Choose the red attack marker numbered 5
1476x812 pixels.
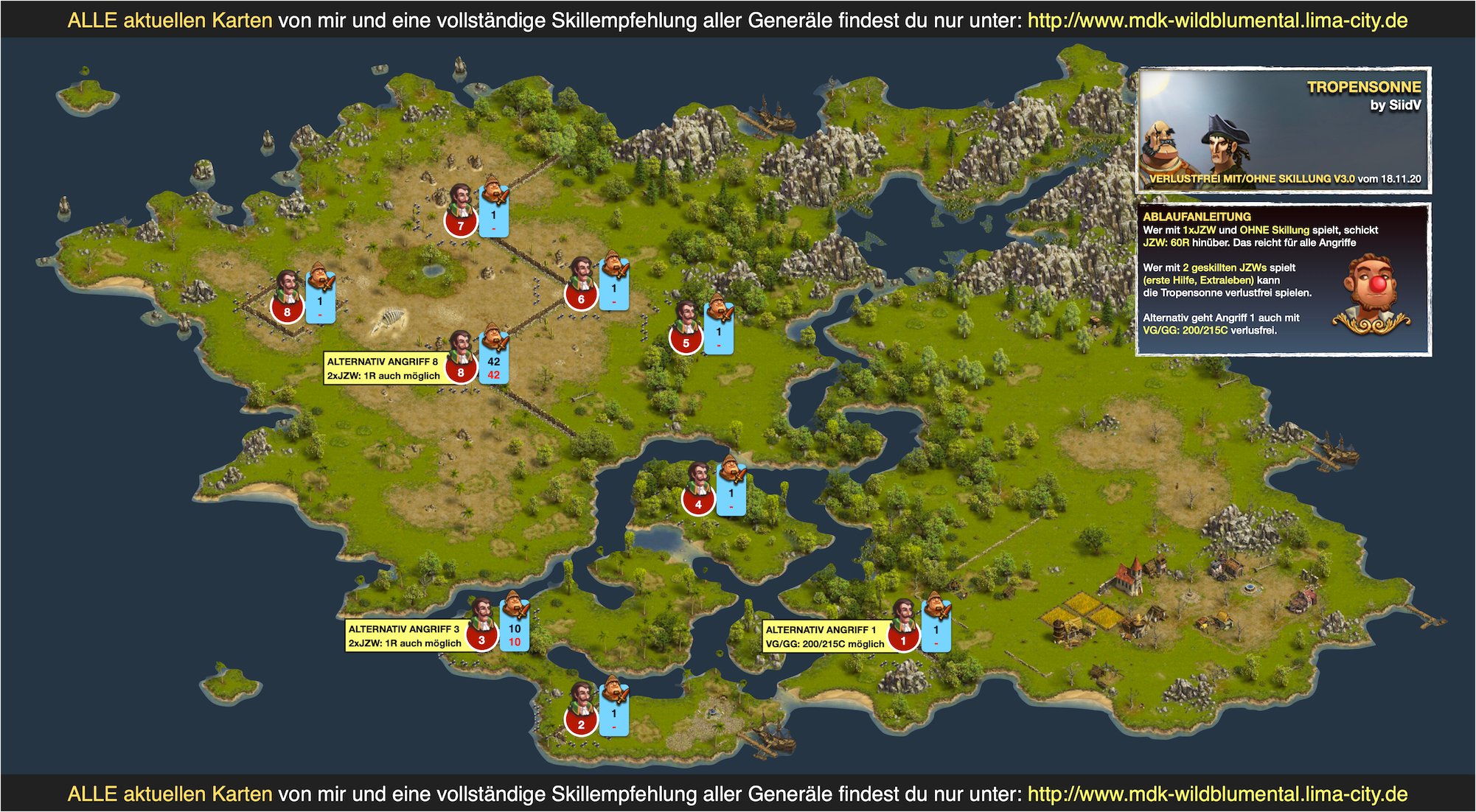point(686,343)
